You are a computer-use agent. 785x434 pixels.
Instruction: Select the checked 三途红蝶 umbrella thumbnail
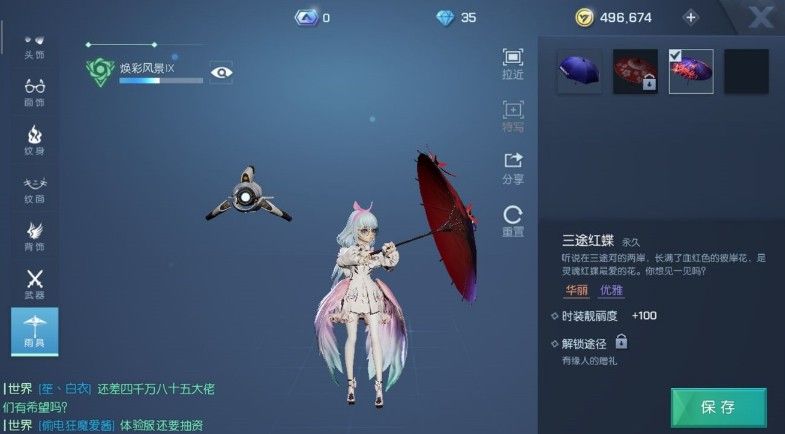(x=690, y=71)
